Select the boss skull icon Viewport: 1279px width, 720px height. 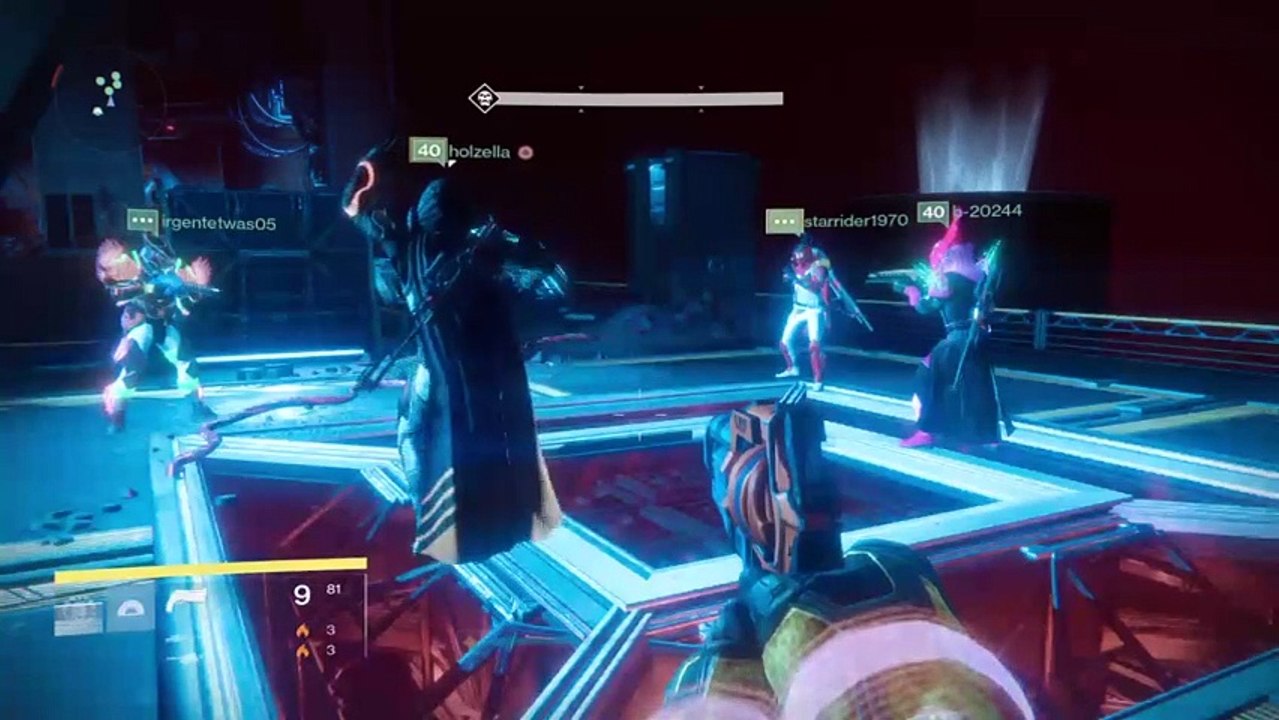pyautogui.click(x=483, y=98)
